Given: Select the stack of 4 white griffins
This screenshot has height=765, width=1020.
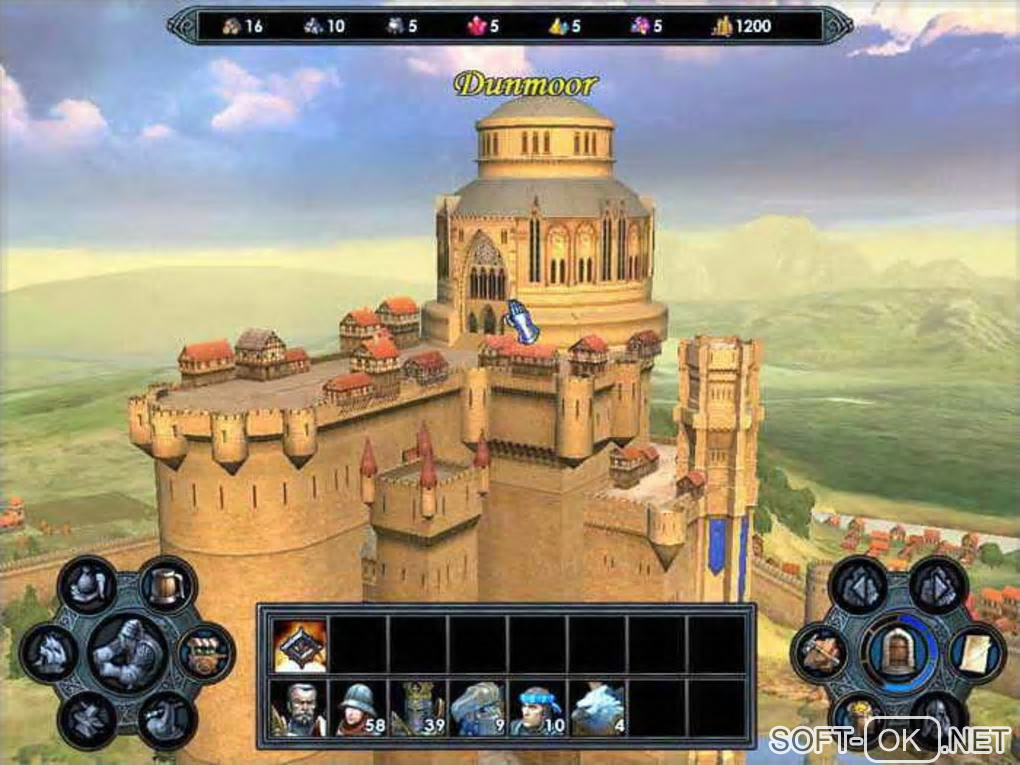Looking at the screenshot, I should (x=599, y=709).
